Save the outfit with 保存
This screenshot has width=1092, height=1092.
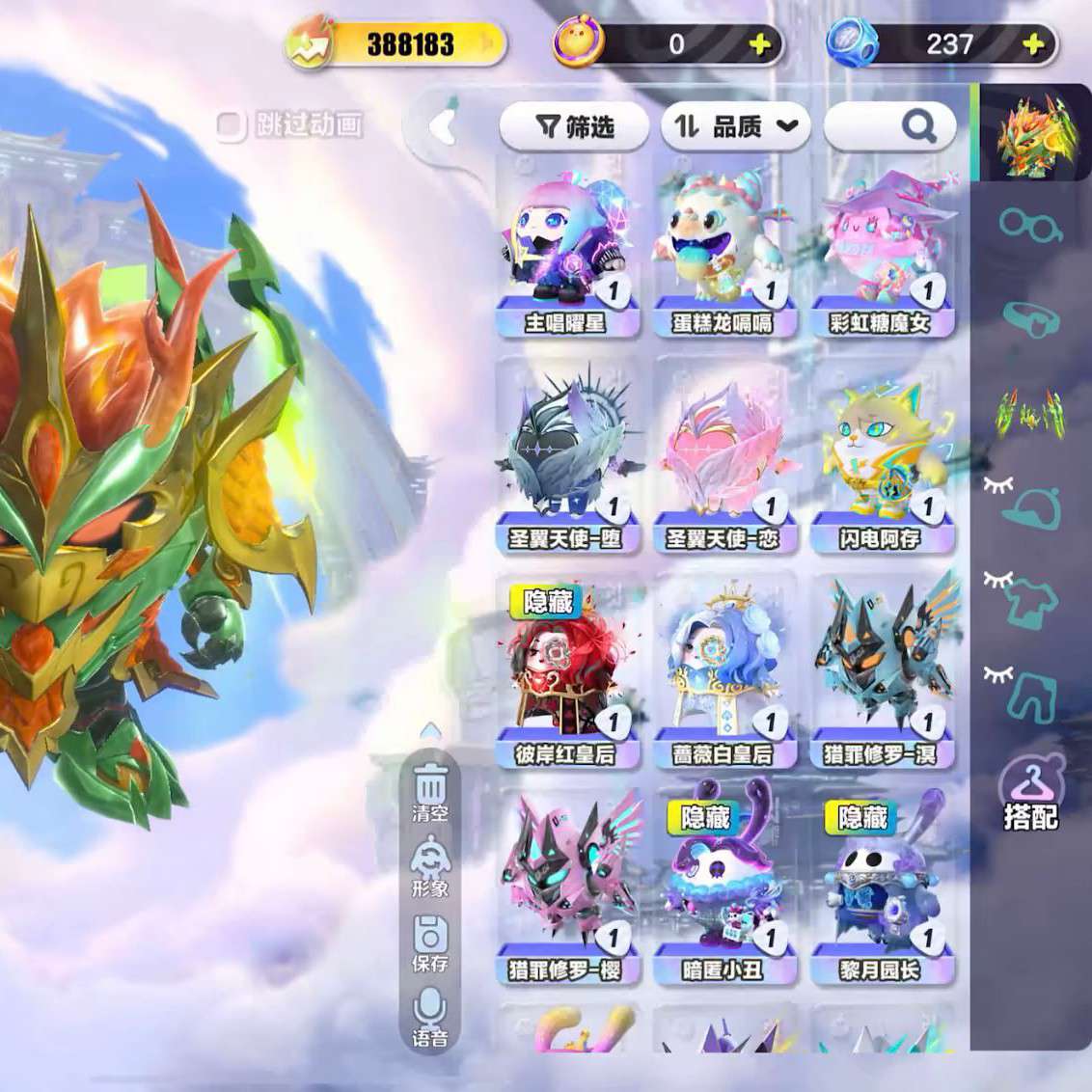430,943
